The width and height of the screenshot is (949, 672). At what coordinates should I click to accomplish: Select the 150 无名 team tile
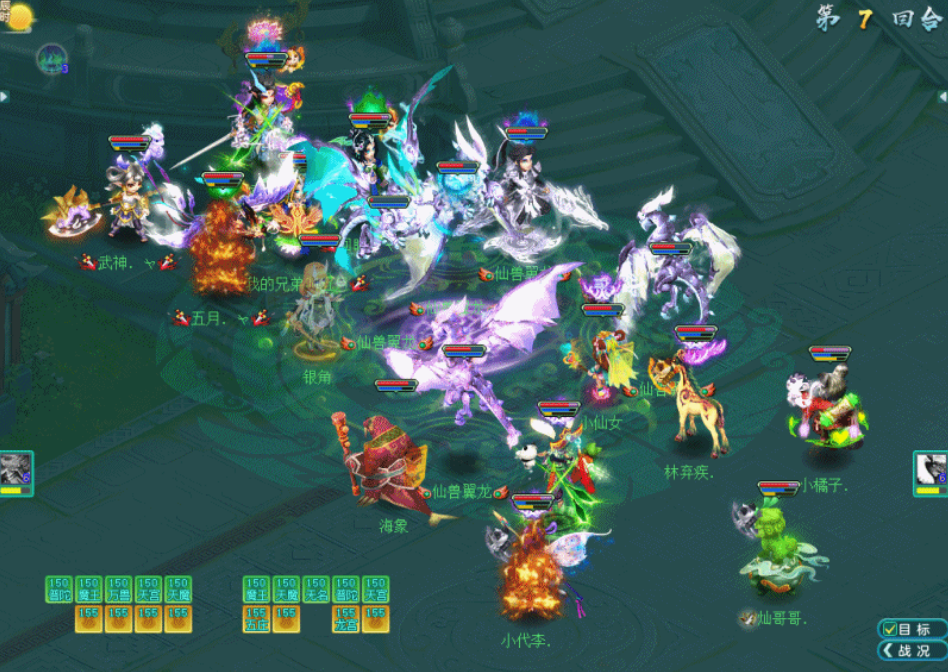pyautogui.click(x=316, y=589)
